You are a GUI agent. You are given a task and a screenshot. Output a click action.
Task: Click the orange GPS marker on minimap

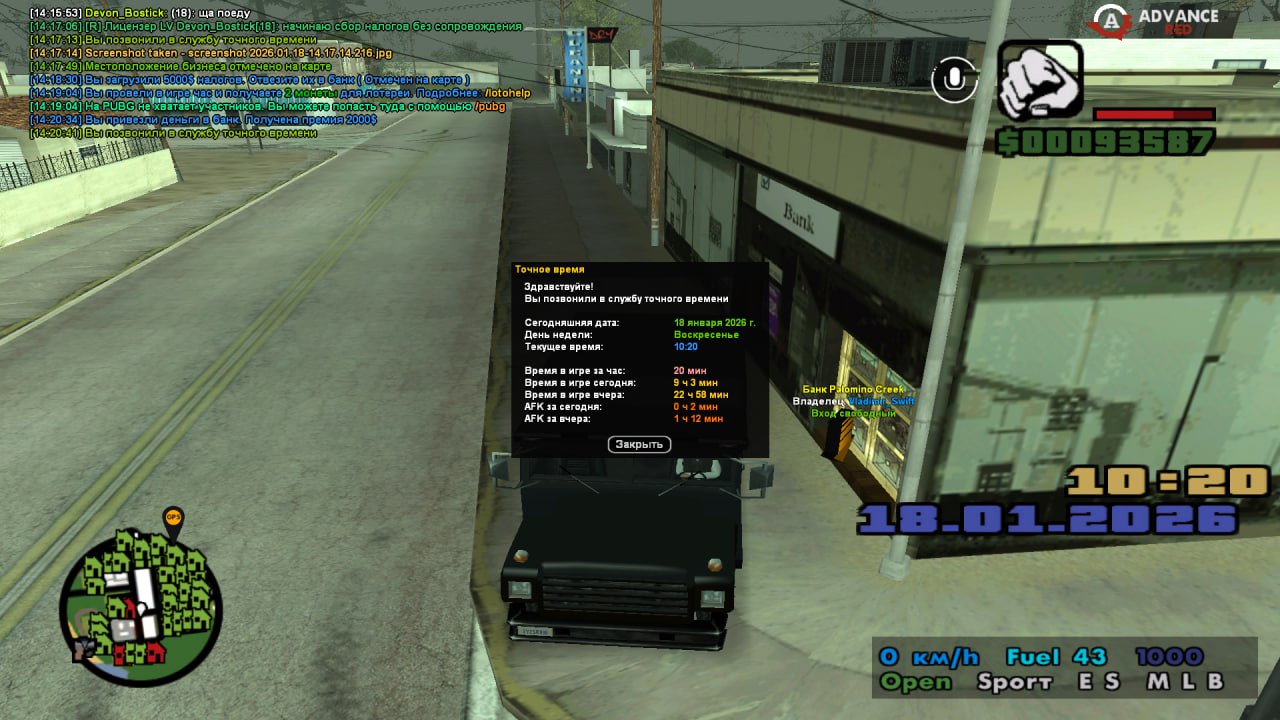click(x=173, y=519)
